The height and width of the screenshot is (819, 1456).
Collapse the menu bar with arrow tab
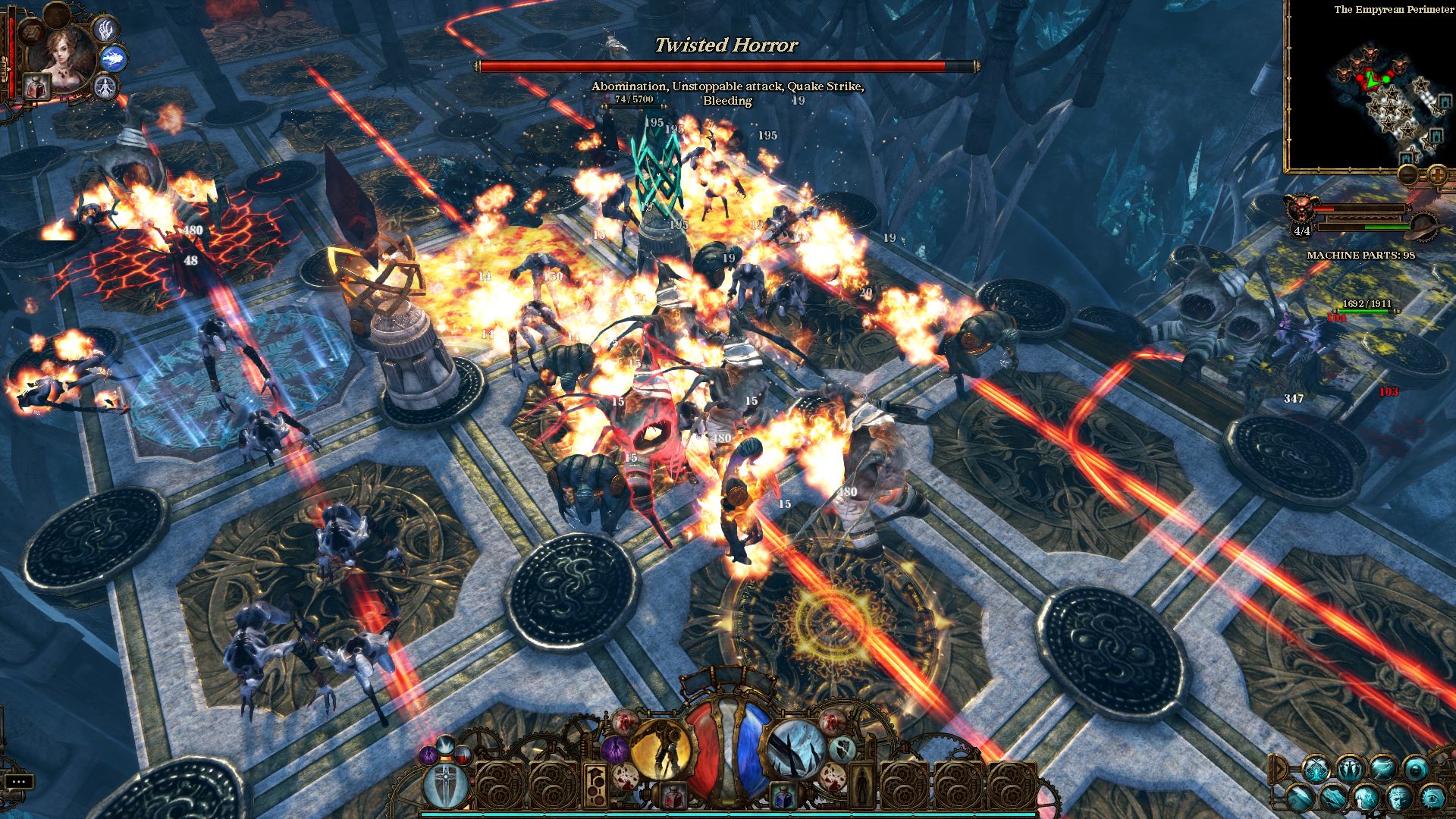coord(1279,767)
